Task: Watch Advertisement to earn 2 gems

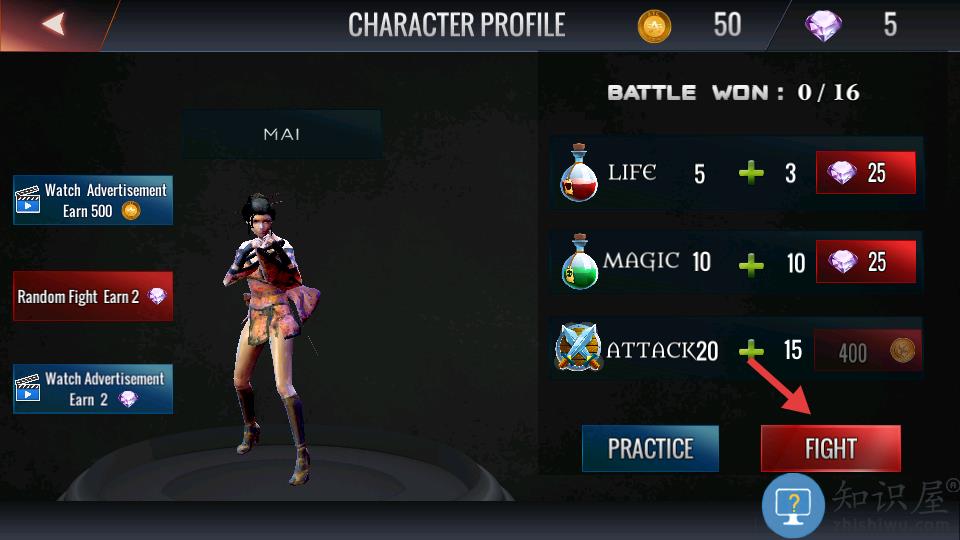Action: 93,389
